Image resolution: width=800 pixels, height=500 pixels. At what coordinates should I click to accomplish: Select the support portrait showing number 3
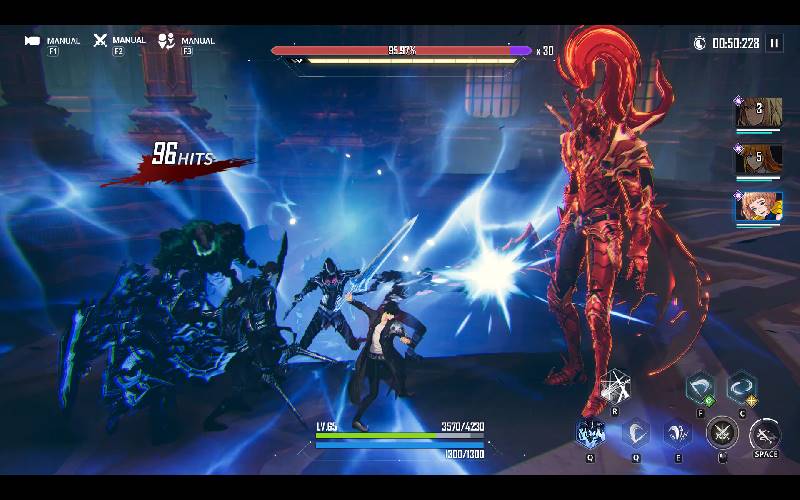pos(759,113)
